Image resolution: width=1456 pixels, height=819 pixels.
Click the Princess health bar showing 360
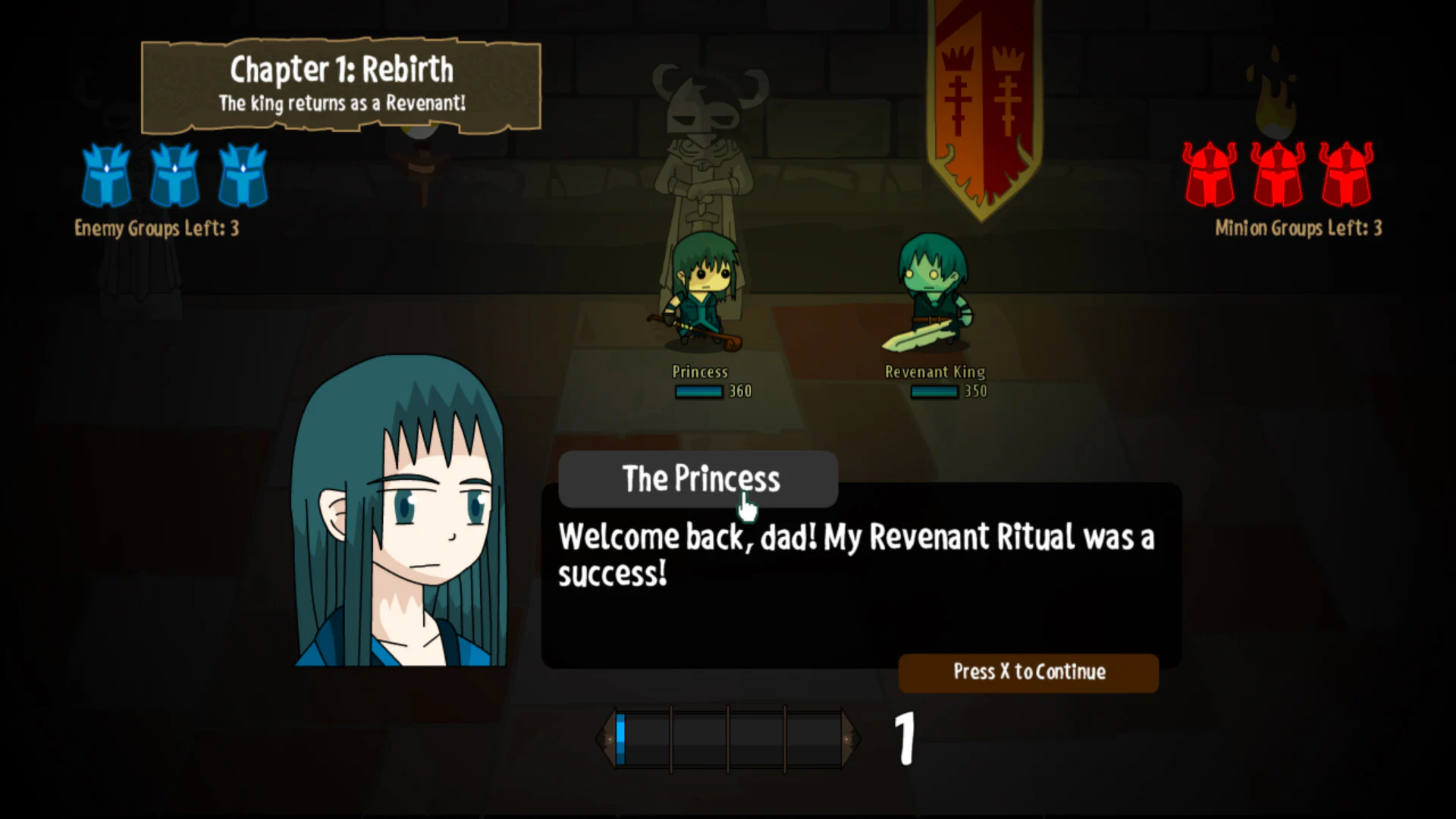[698, 391]
